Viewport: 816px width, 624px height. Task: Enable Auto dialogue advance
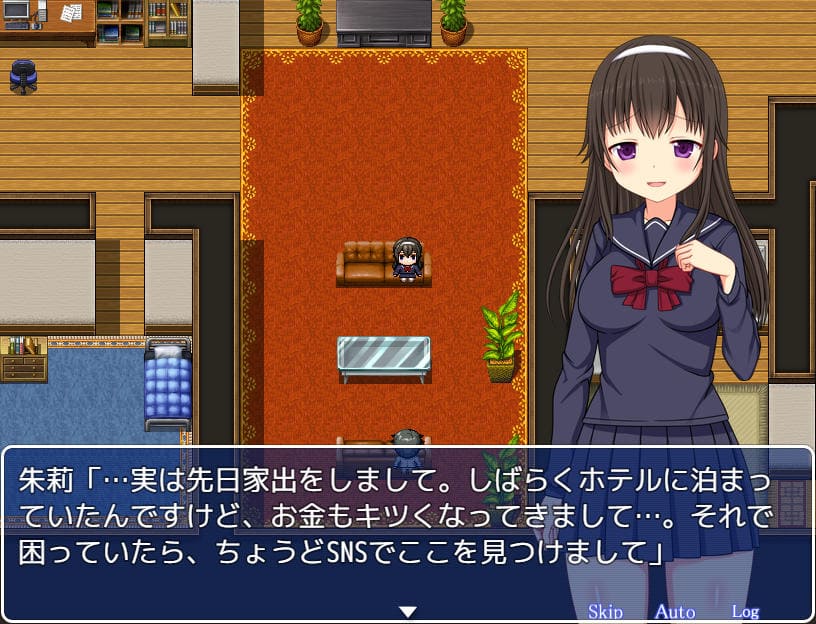(675, 612)
